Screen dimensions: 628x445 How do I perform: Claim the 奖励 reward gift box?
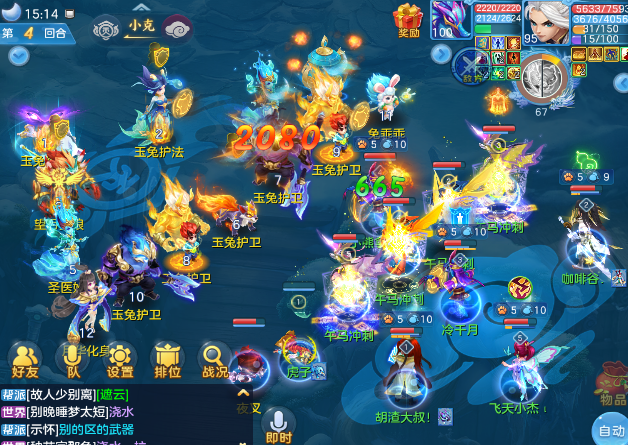point(408,19)
